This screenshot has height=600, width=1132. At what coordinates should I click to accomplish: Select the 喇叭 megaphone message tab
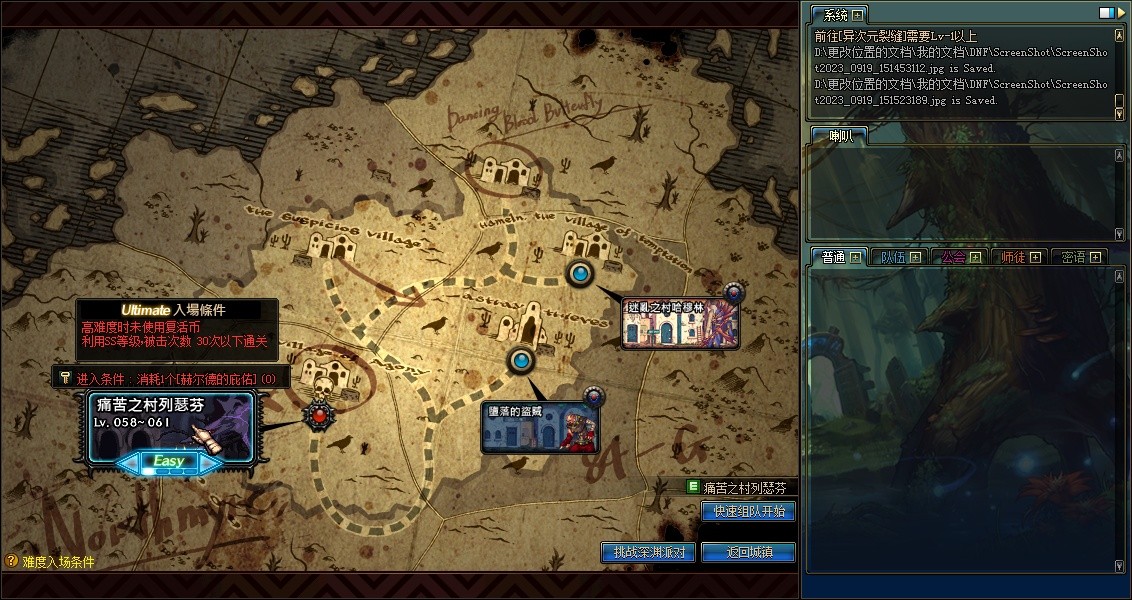click(x=835, y=137)
